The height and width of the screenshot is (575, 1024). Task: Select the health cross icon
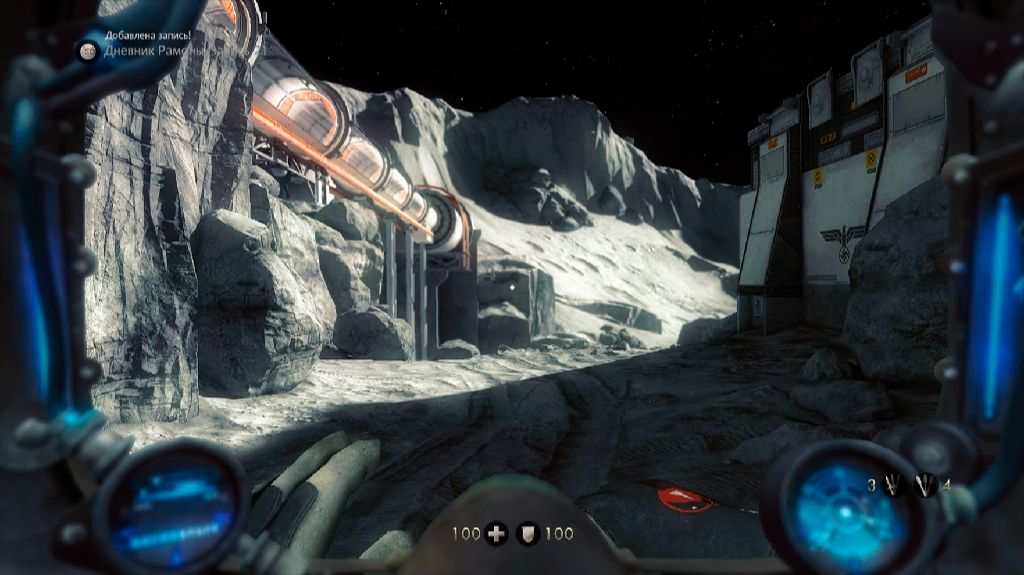click(x=496, y=534)
